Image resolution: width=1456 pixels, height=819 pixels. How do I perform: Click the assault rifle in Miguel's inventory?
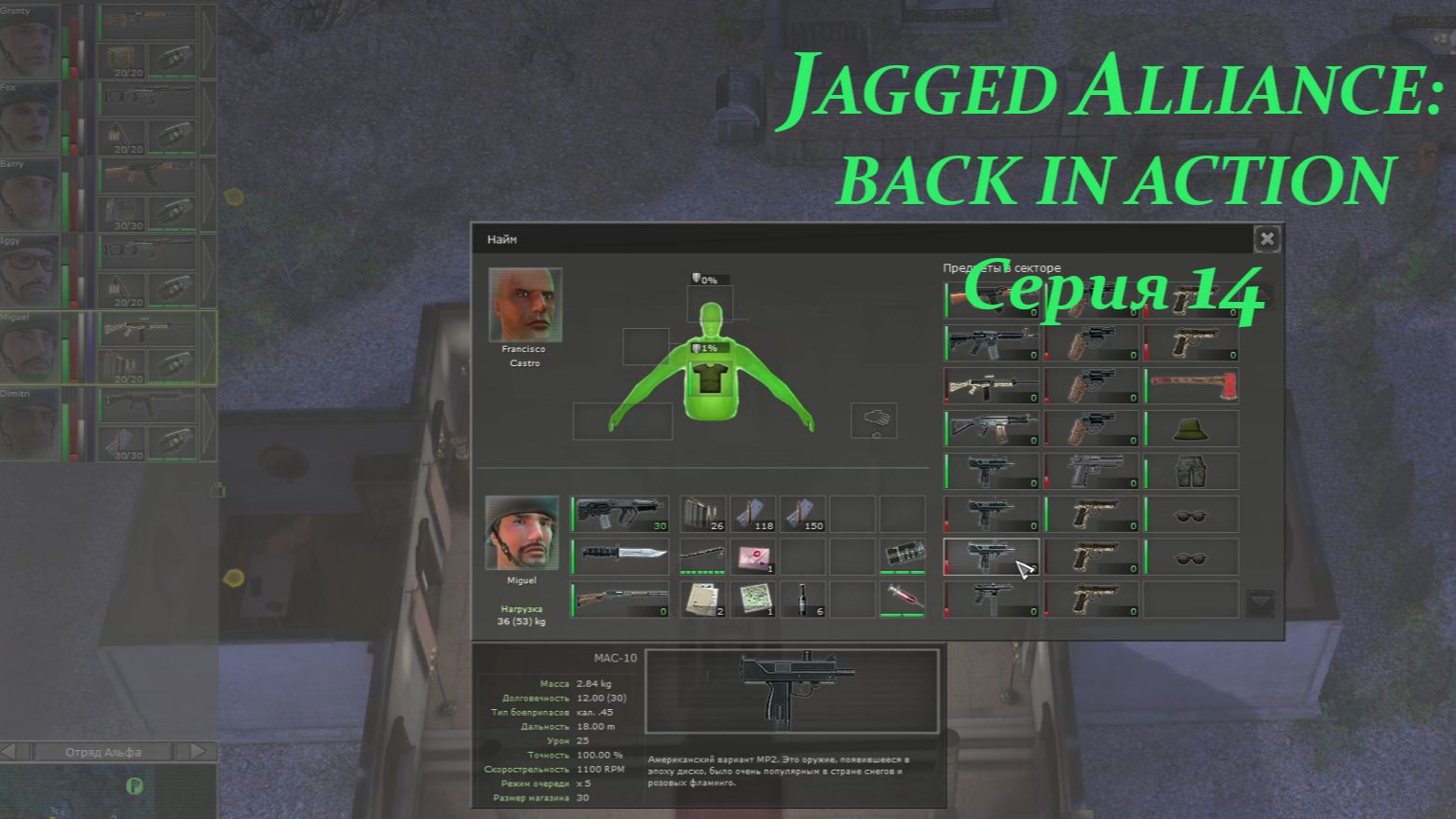[619, 512]
